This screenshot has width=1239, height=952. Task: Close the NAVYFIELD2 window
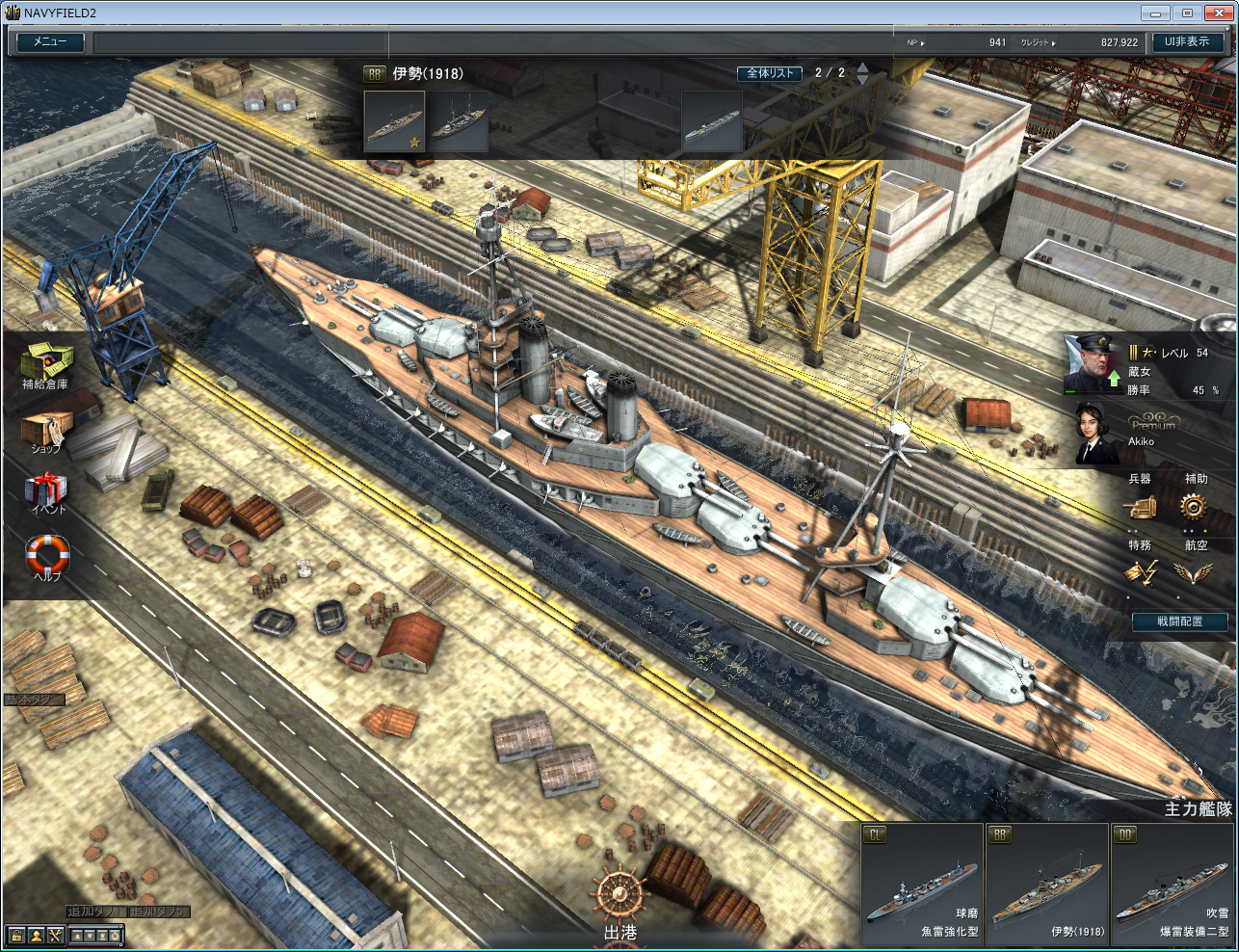tap(1216, 13)
